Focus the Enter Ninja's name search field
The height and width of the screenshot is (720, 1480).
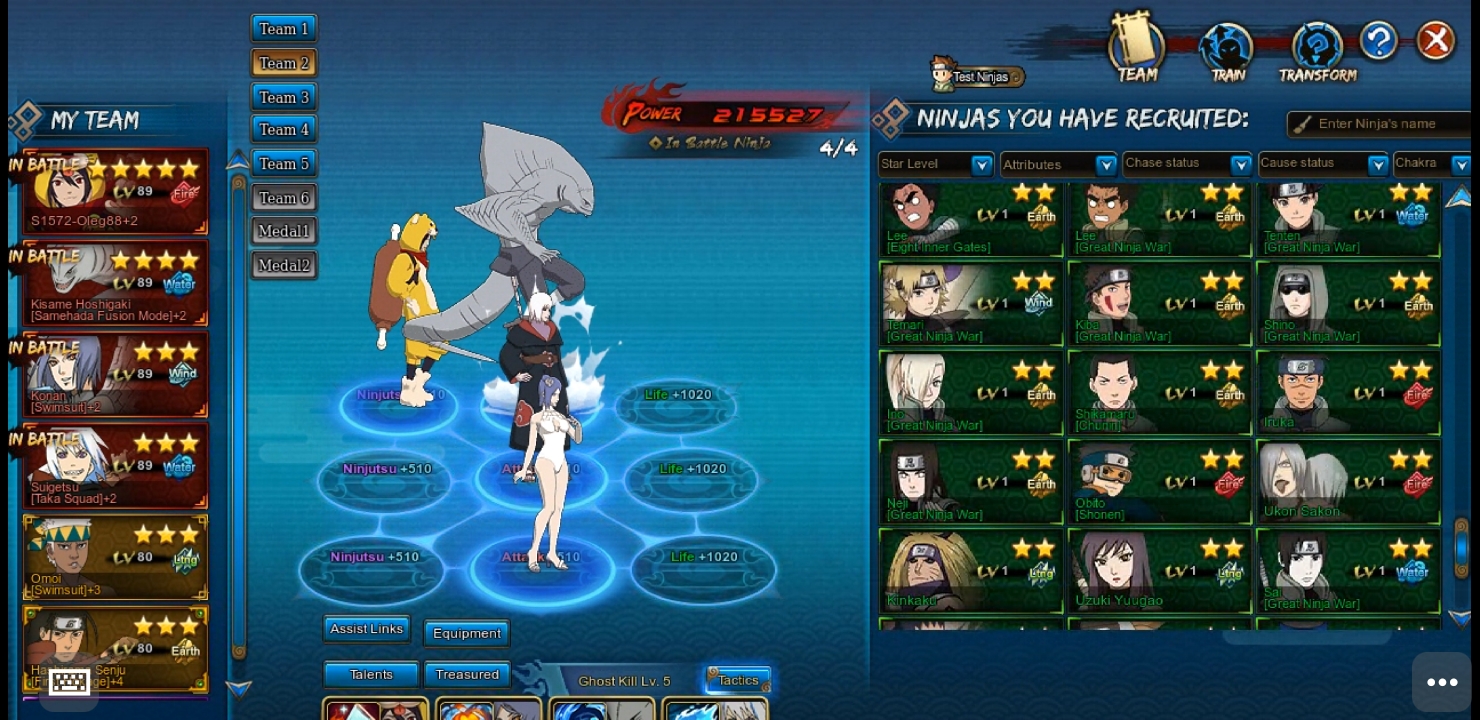[1385, 124]
